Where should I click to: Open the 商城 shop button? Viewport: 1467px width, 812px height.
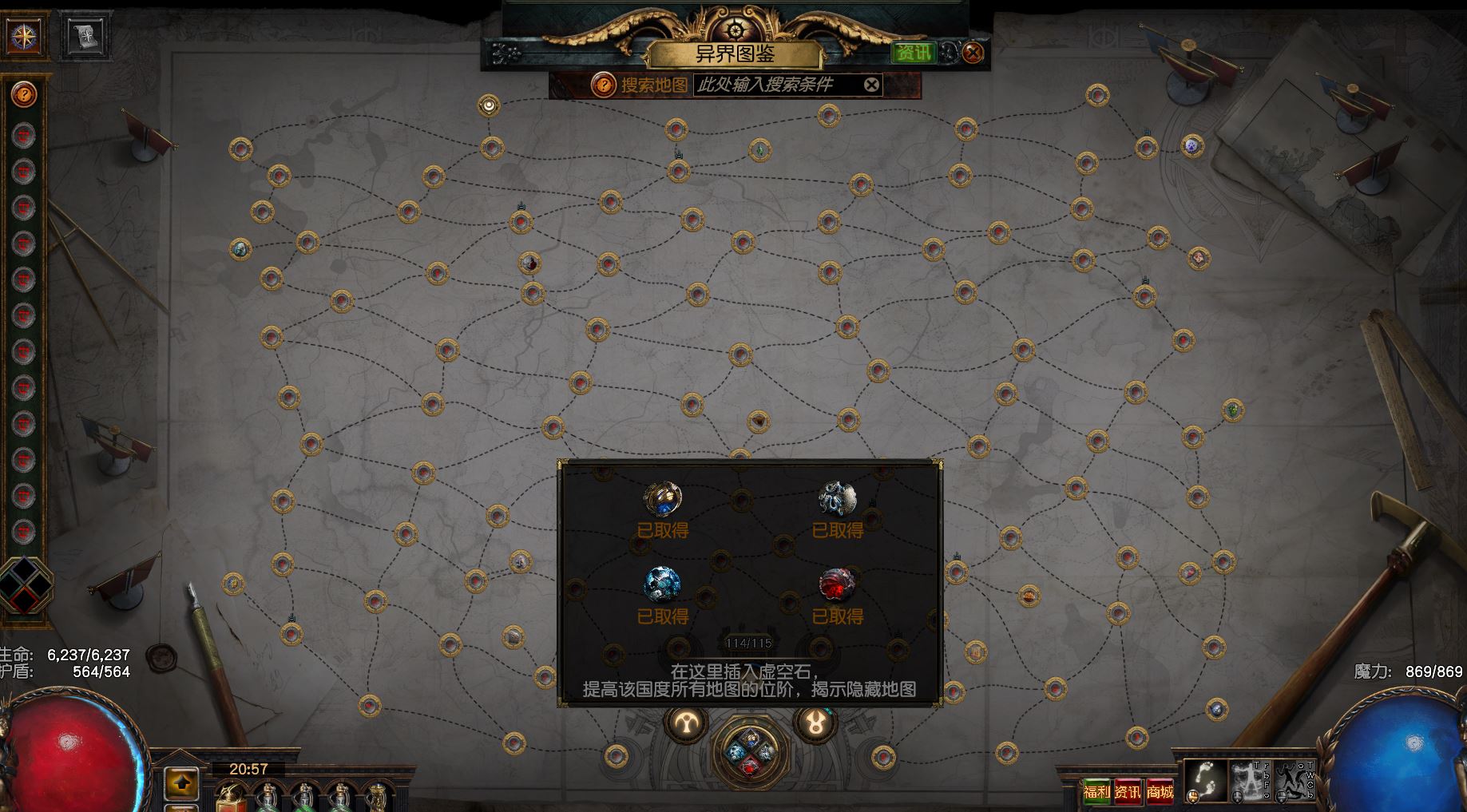pyautogui.click(x=1160, y=792)
